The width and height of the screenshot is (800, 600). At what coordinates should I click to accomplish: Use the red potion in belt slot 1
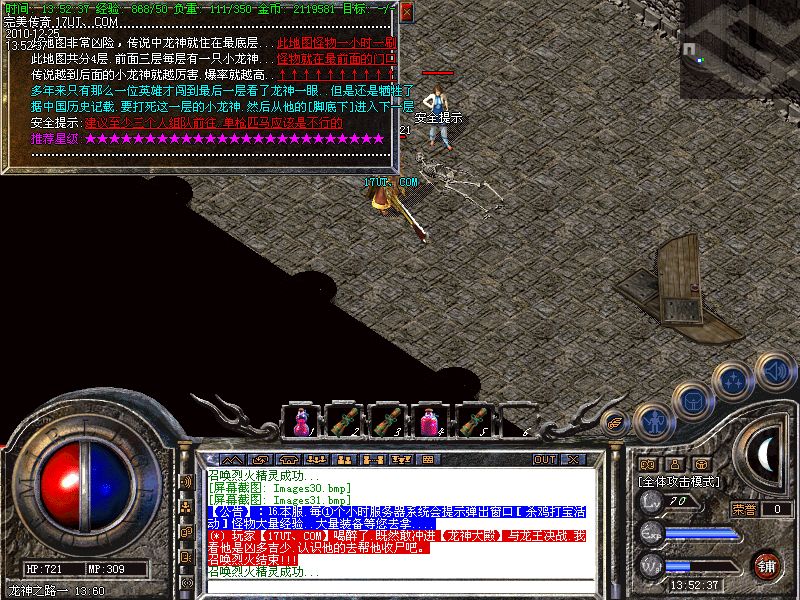[301, 420]
